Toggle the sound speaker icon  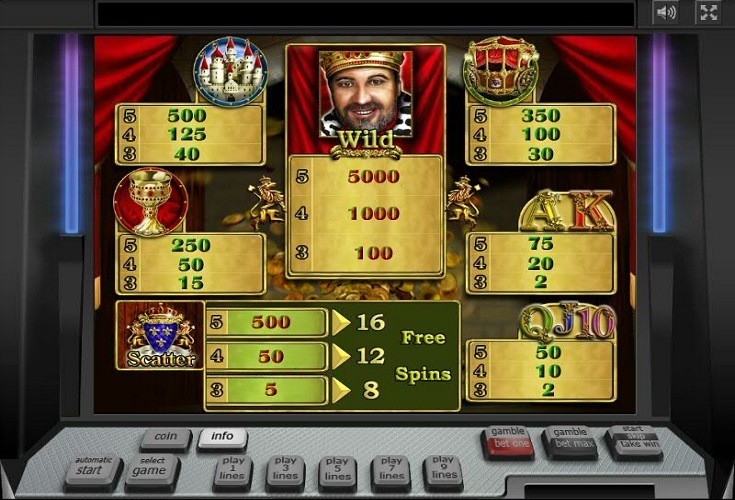click(666, 12)
